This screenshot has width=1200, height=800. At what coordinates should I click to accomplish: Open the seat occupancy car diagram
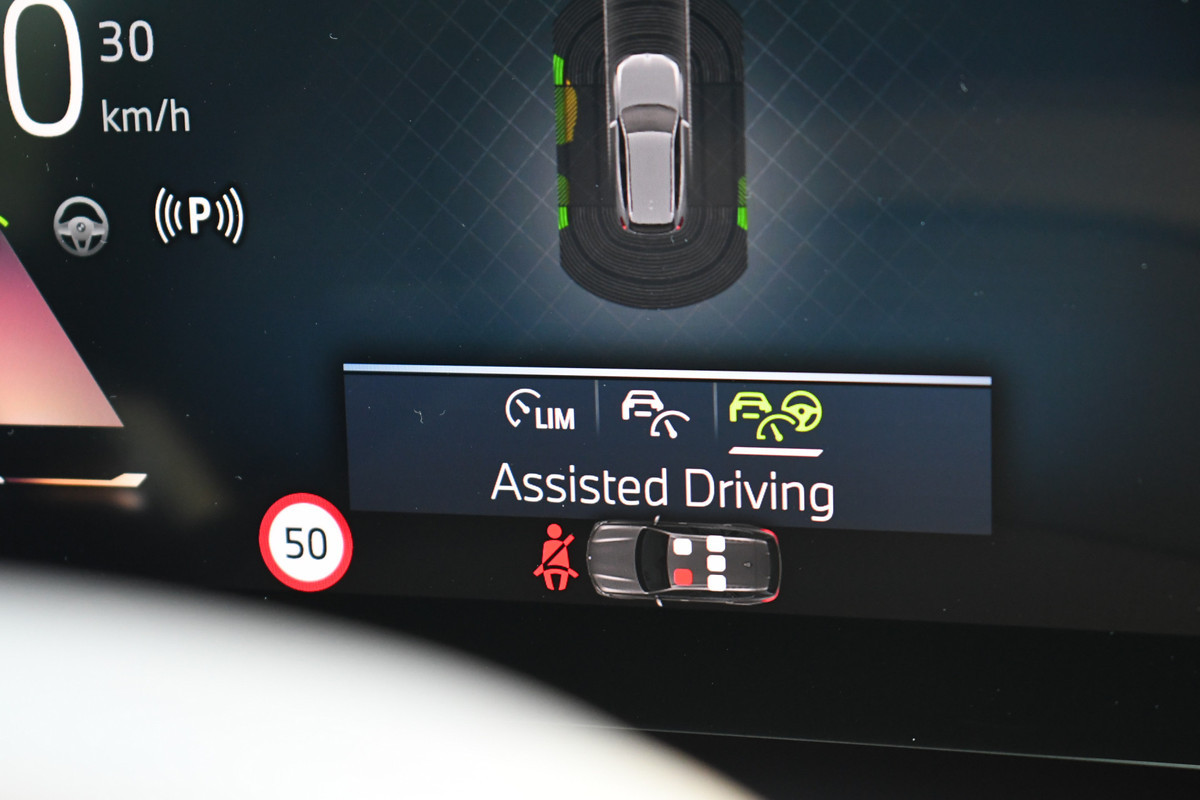pyautogui.click(x=683, y=561)
